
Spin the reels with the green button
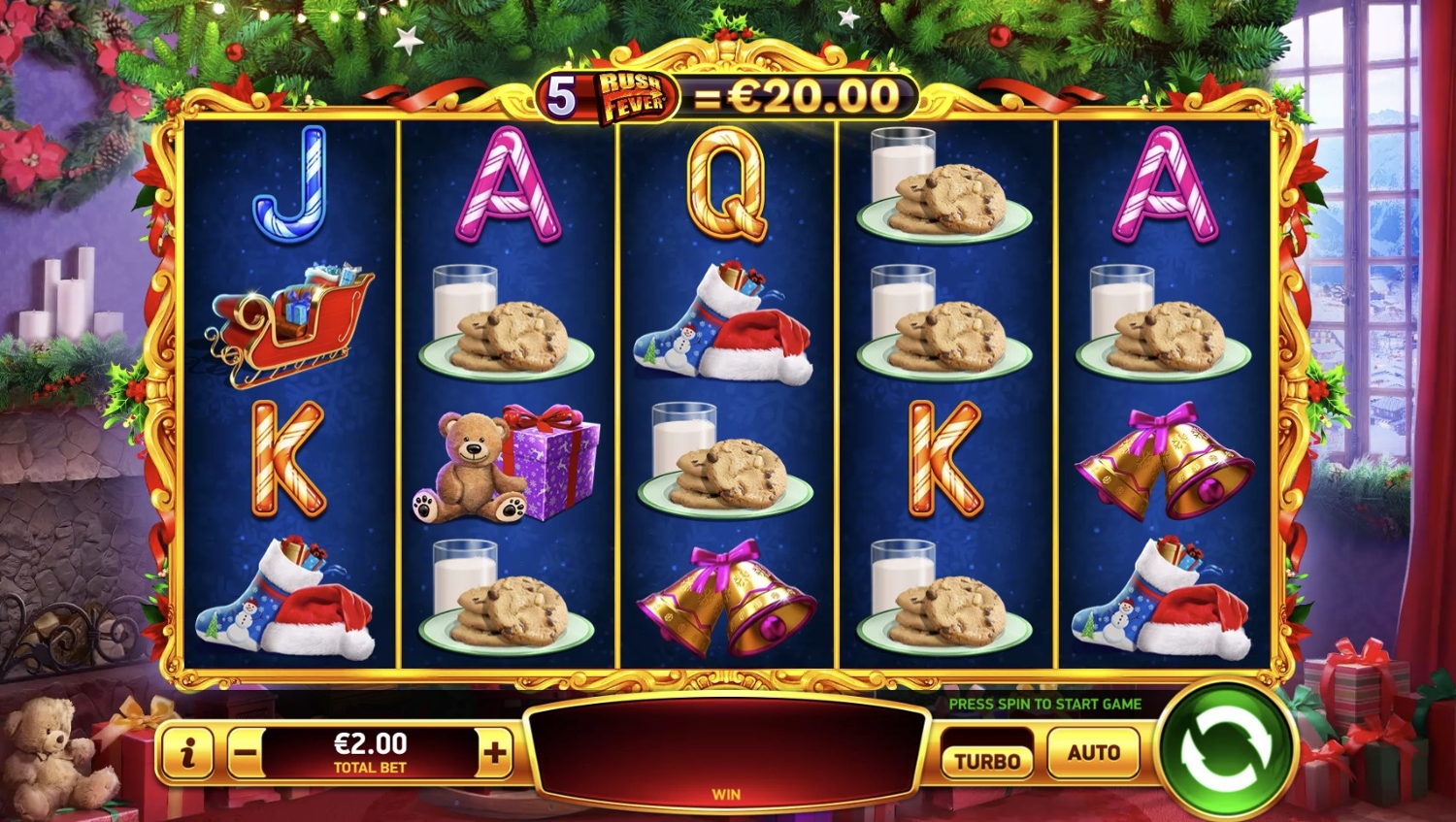[x=1225, y=750]
